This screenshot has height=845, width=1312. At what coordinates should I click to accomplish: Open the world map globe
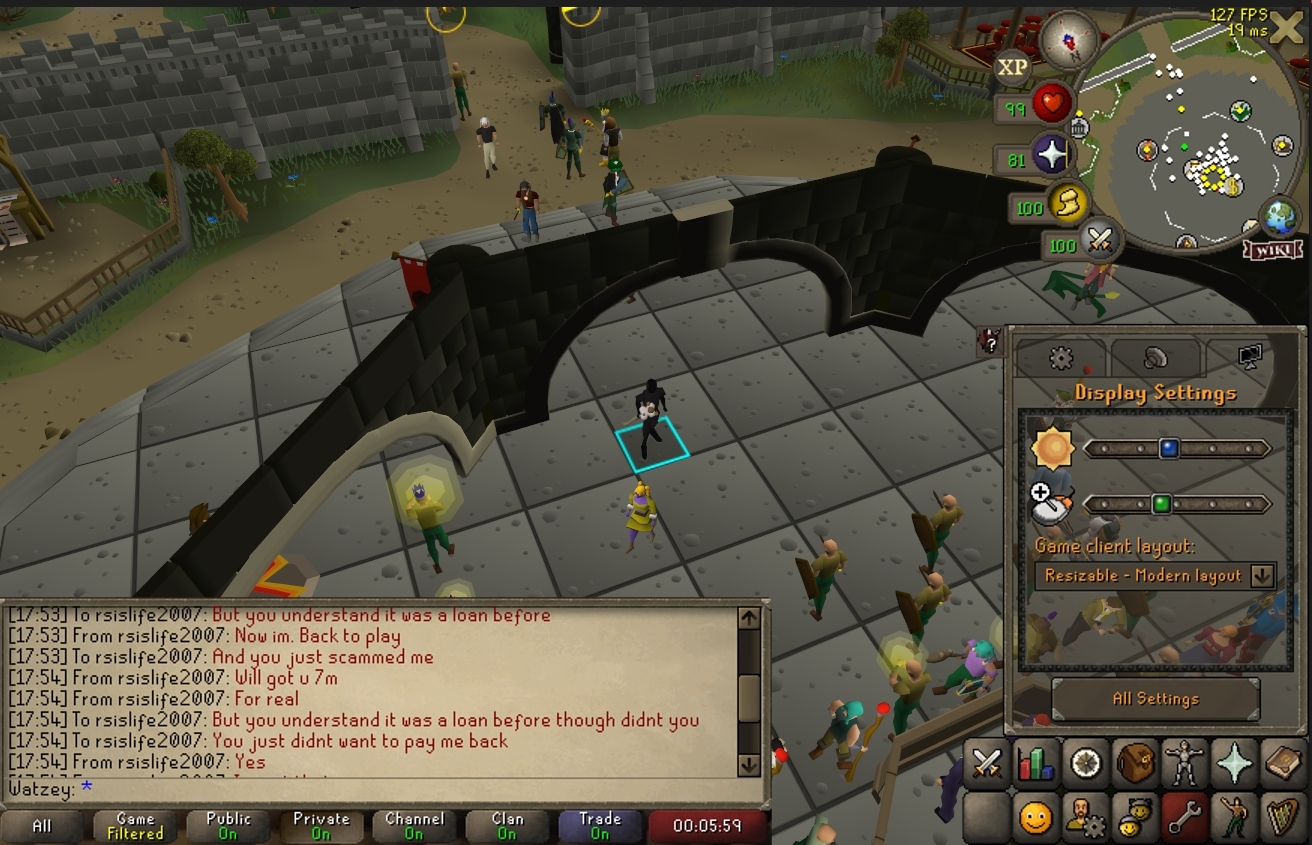click(x=1281, y=219)
